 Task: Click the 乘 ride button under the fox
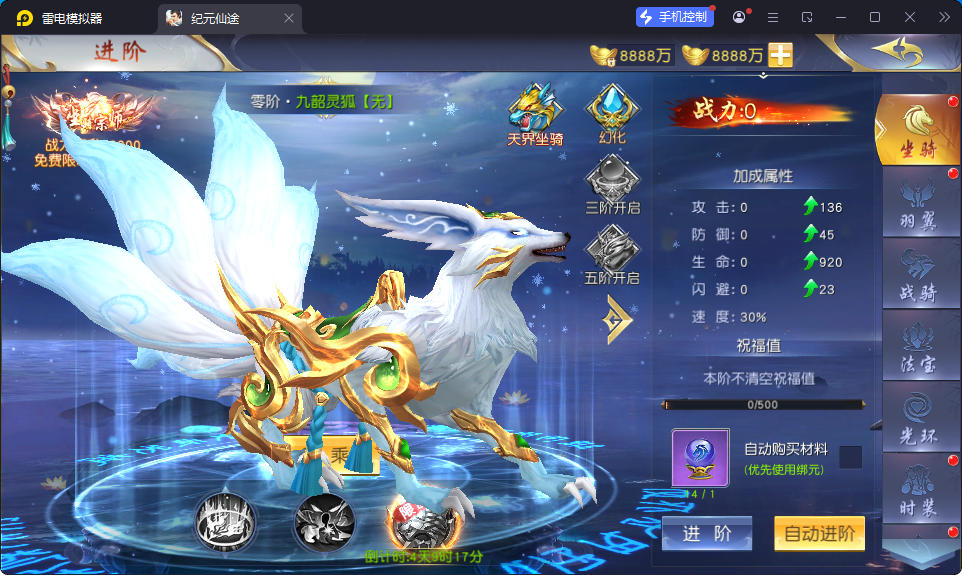click(x=340, y=454)
